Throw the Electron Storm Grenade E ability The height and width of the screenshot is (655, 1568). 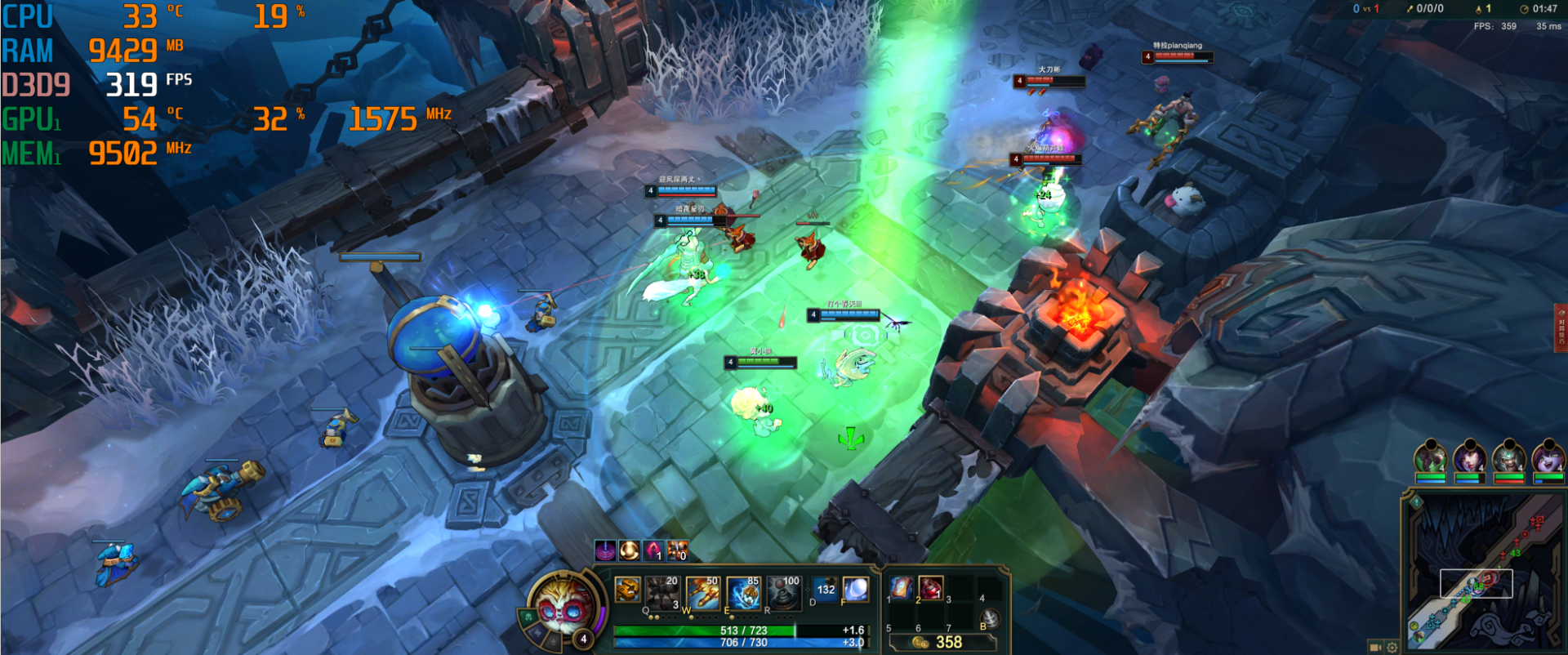click(x=743, y=591)
